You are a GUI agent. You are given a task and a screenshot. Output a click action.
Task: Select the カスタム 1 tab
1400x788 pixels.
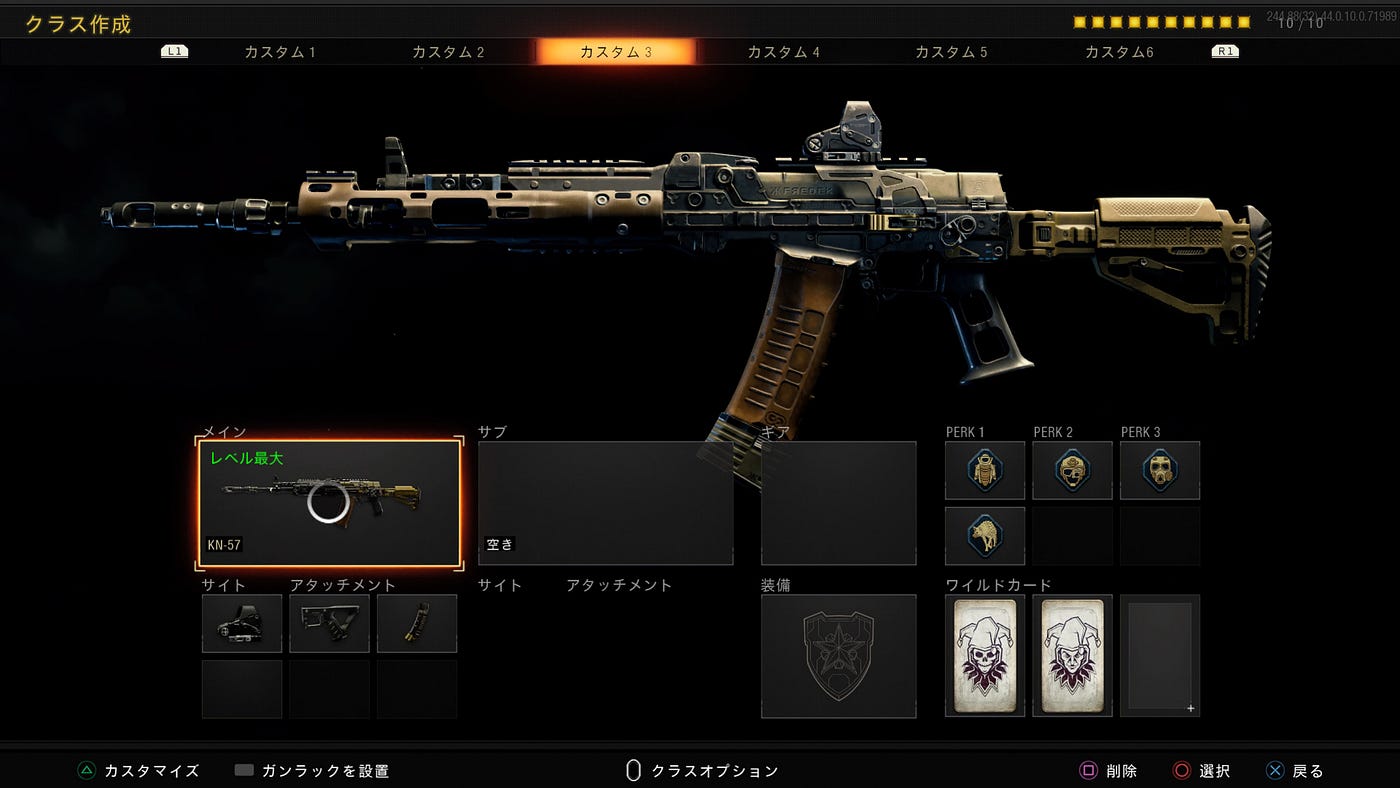coord(280,51)
